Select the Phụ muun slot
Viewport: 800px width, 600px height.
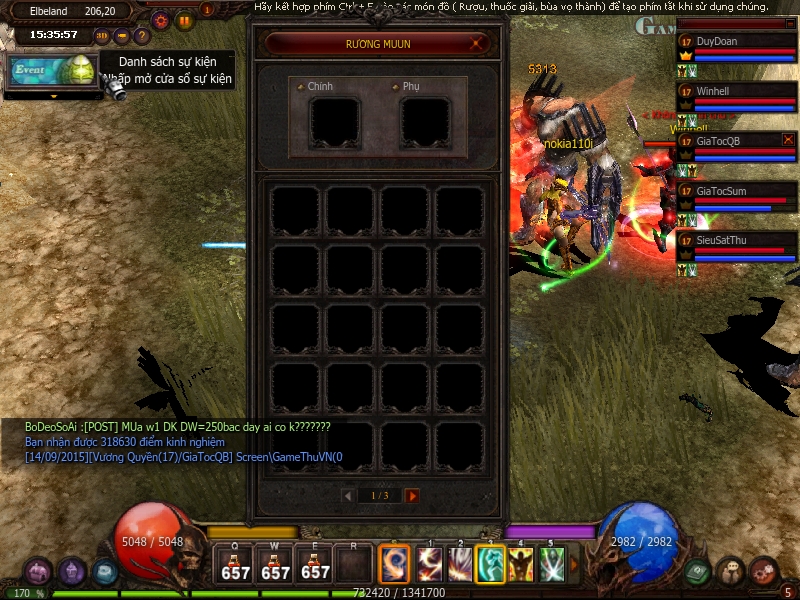pyautogui.click(x=425, y=122)
